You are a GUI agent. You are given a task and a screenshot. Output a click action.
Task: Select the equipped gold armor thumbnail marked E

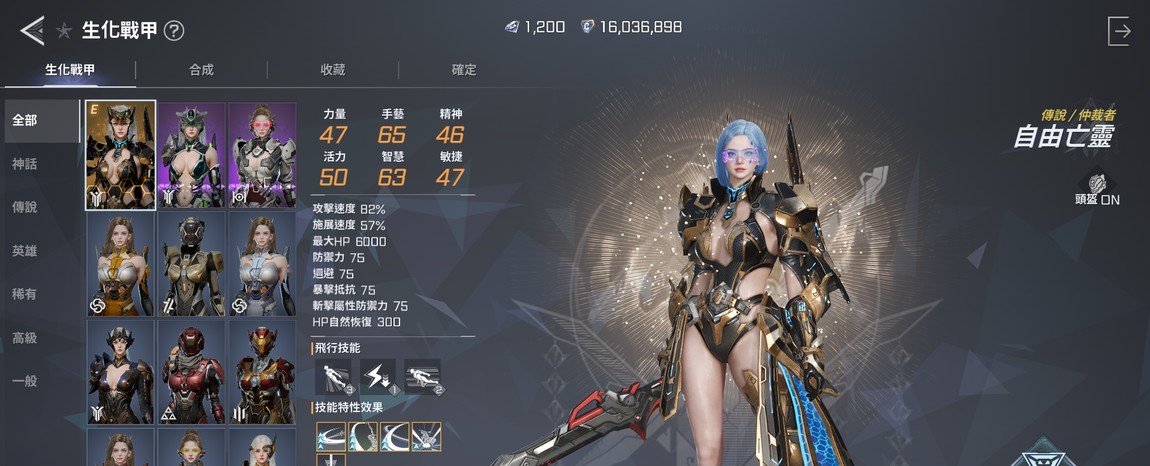[121, 155]
